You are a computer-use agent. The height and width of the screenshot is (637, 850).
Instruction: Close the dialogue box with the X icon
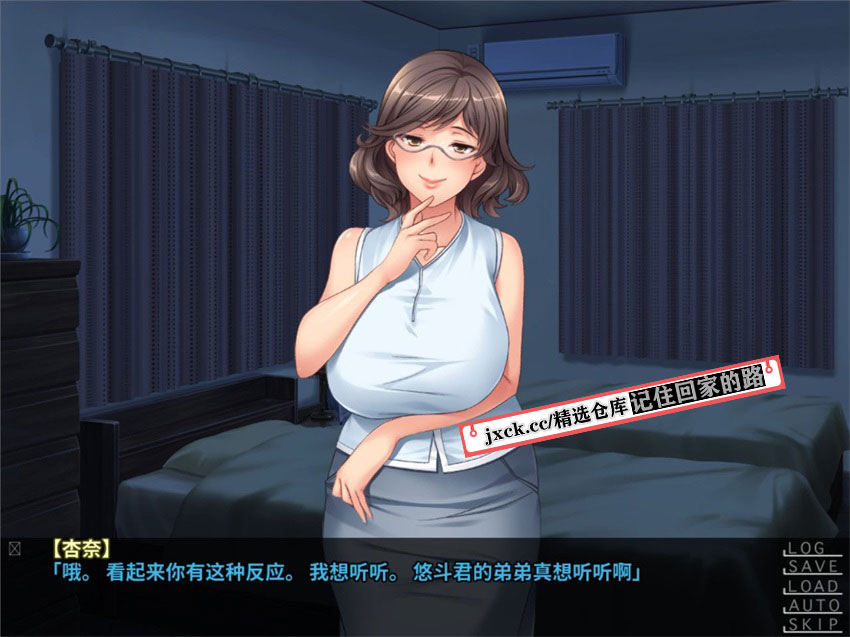14,548
